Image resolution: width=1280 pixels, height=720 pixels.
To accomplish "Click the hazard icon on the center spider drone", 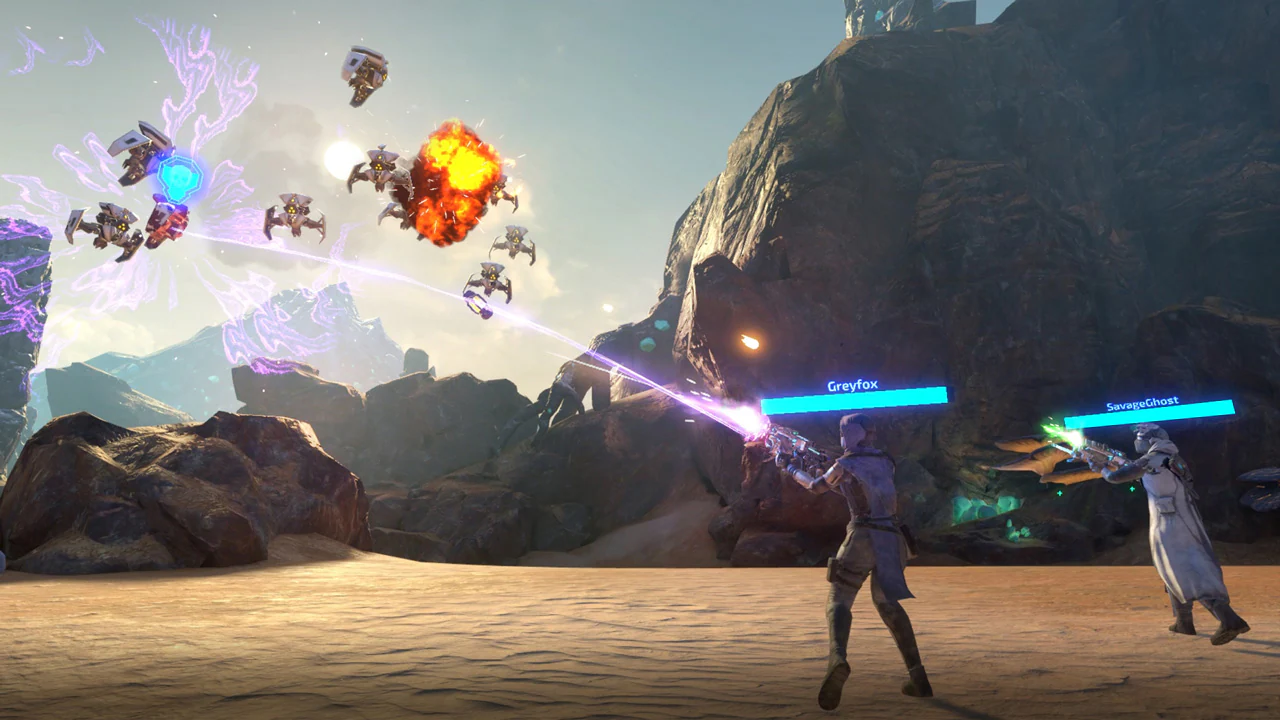I will pos(292,210).
